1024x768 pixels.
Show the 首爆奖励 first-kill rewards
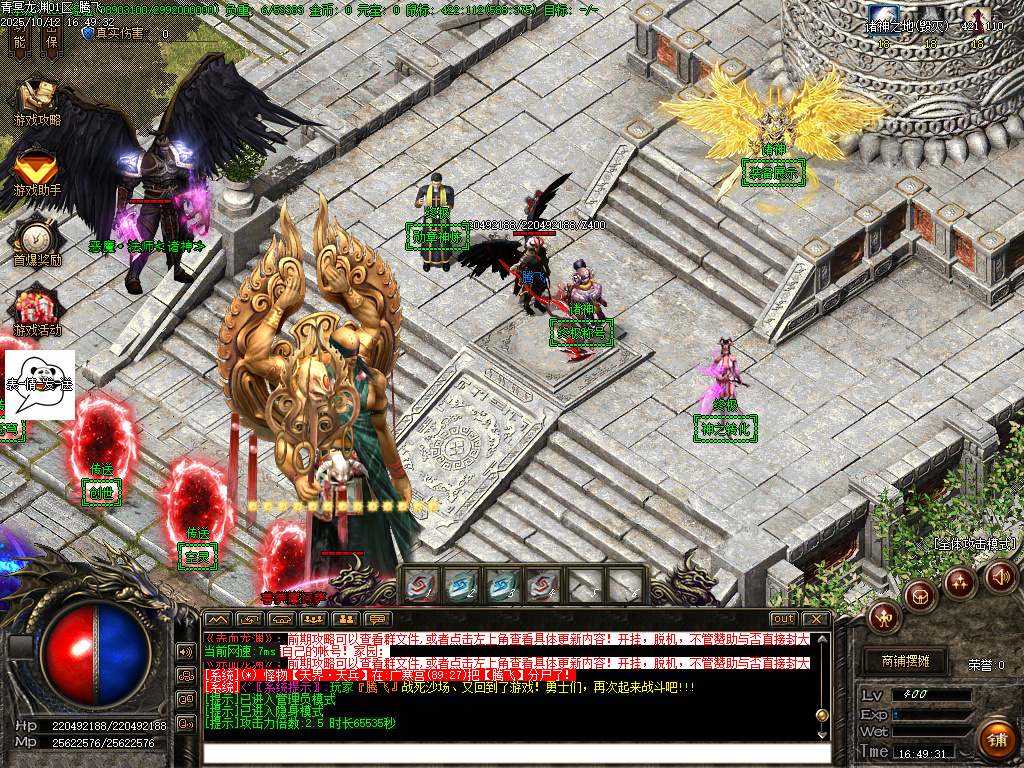coord(37,240)
